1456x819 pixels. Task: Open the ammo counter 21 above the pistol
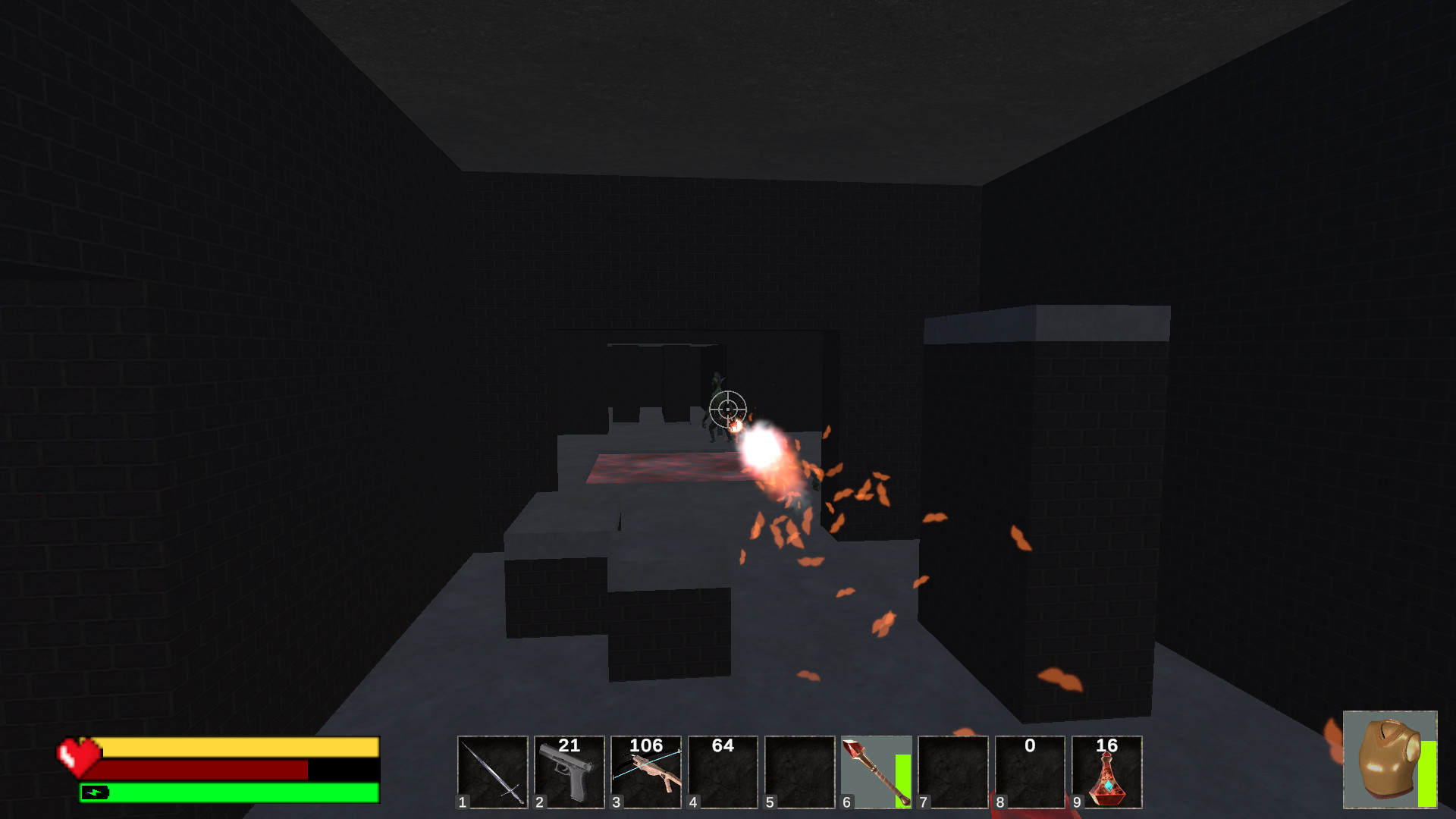click(570, 745)
